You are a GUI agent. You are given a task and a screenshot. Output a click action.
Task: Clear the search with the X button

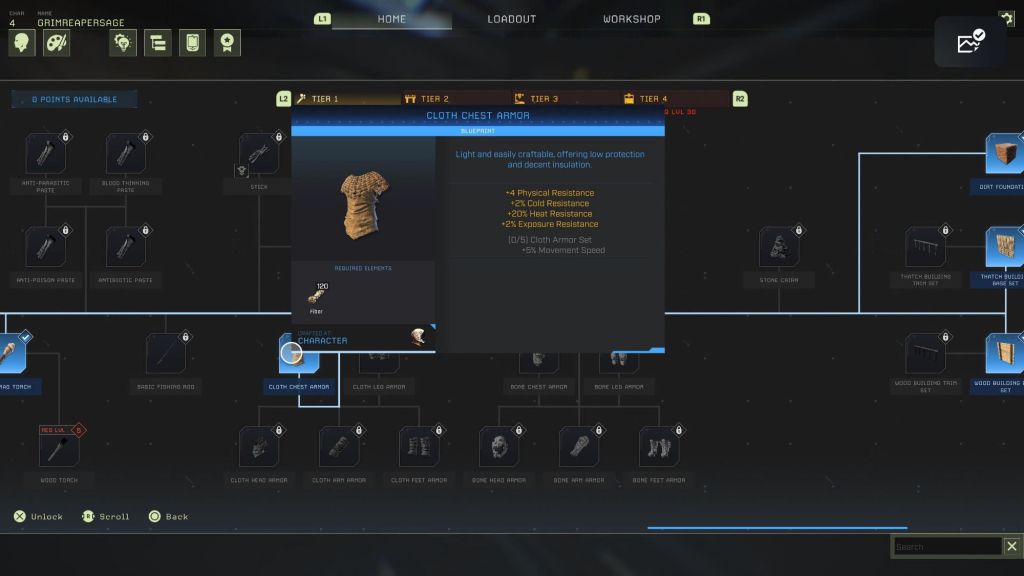click(x=1011, y=546)
